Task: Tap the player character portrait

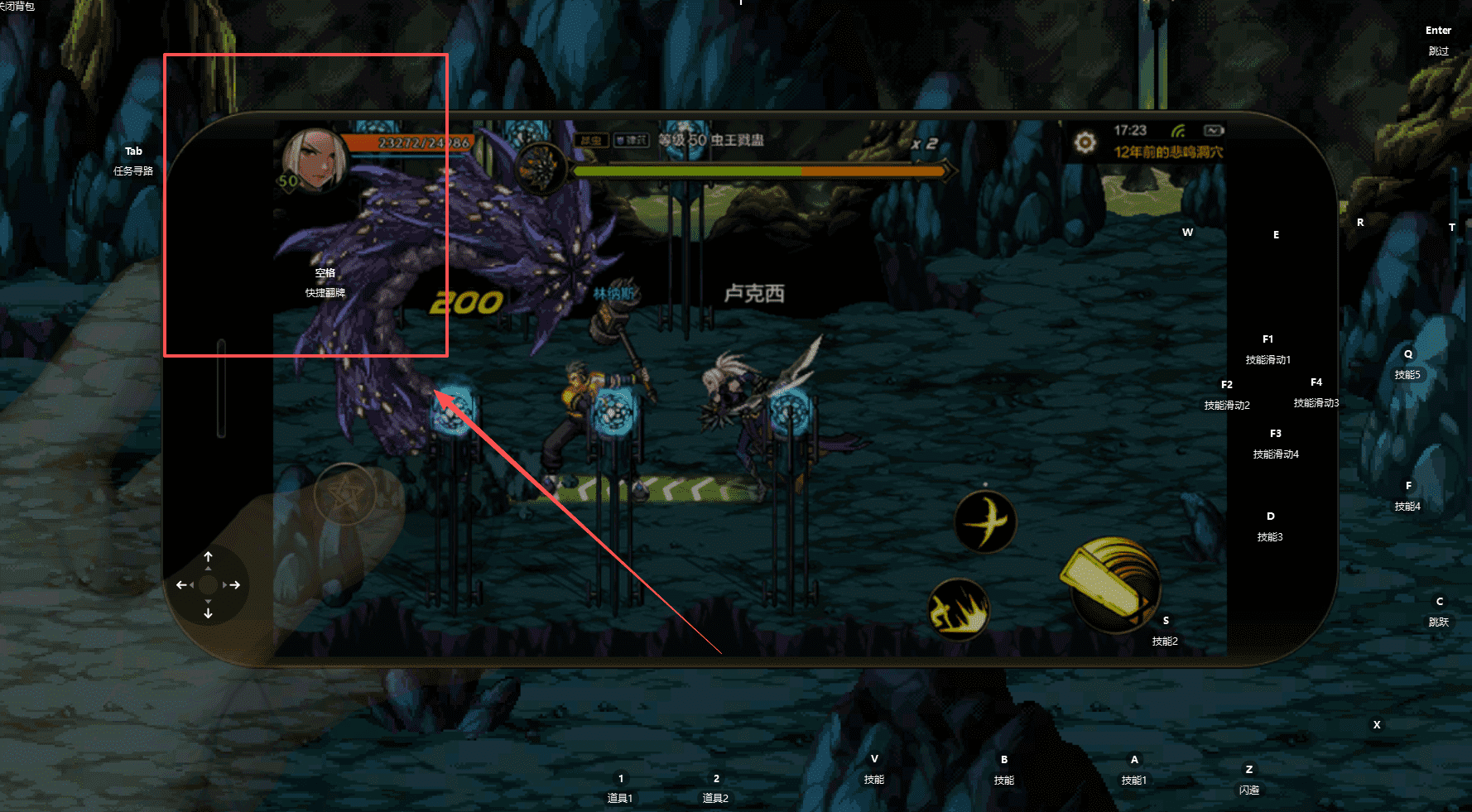Action: pyautogui.click(x=314, y=160)
